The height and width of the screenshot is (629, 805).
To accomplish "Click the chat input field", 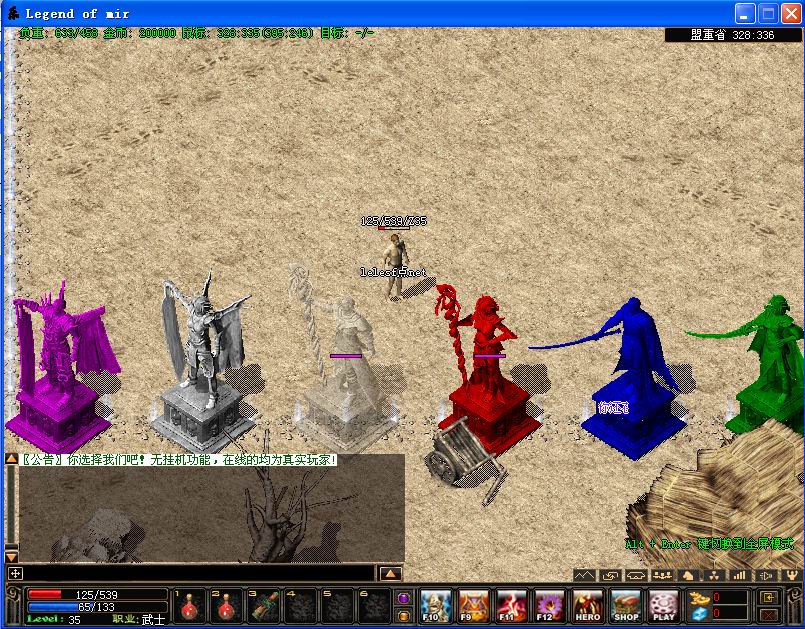I will click(x=200, y=574).
